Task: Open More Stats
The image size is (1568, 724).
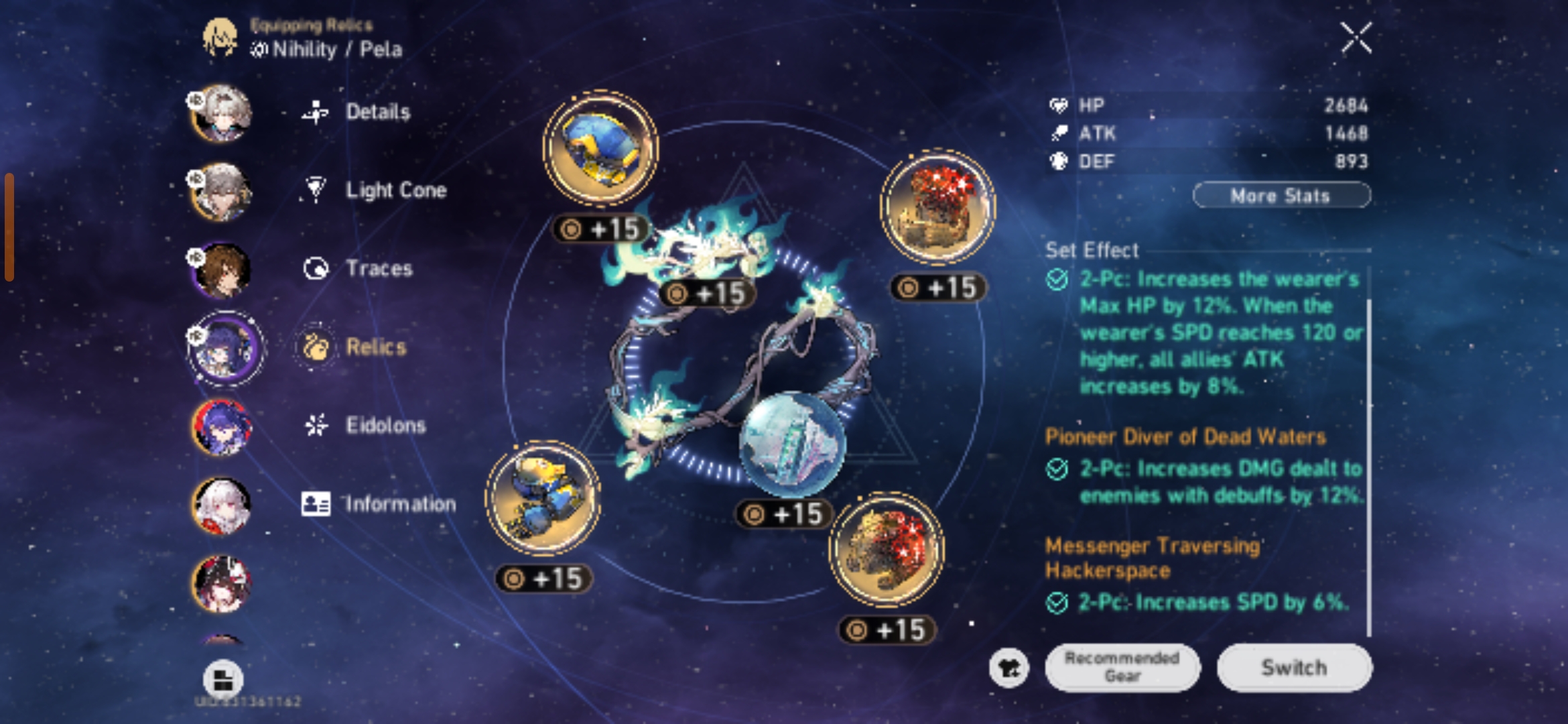Action: tap(1281, 195)
